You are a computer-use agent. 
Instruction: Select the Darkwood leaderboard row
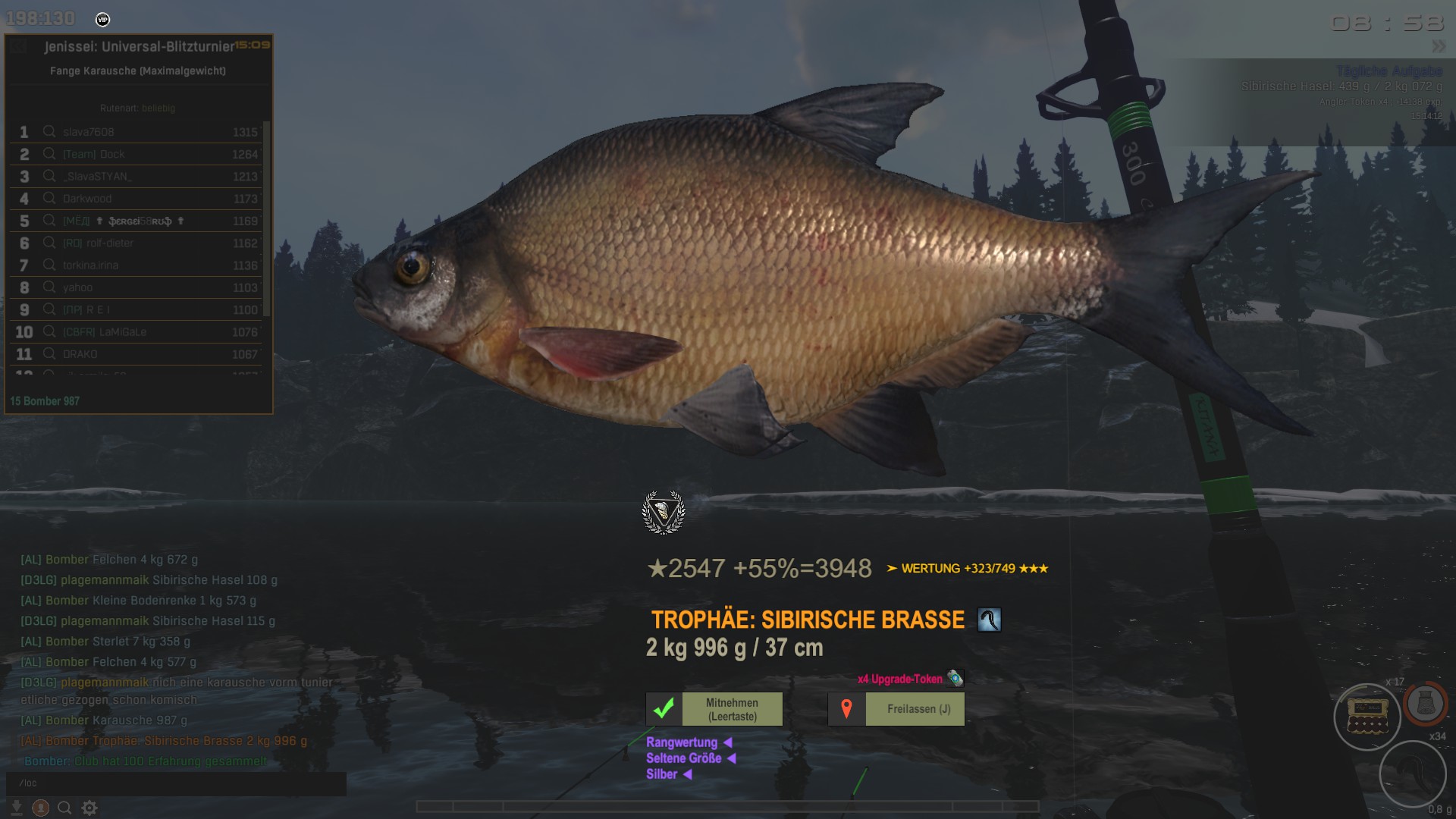point(136,199)
